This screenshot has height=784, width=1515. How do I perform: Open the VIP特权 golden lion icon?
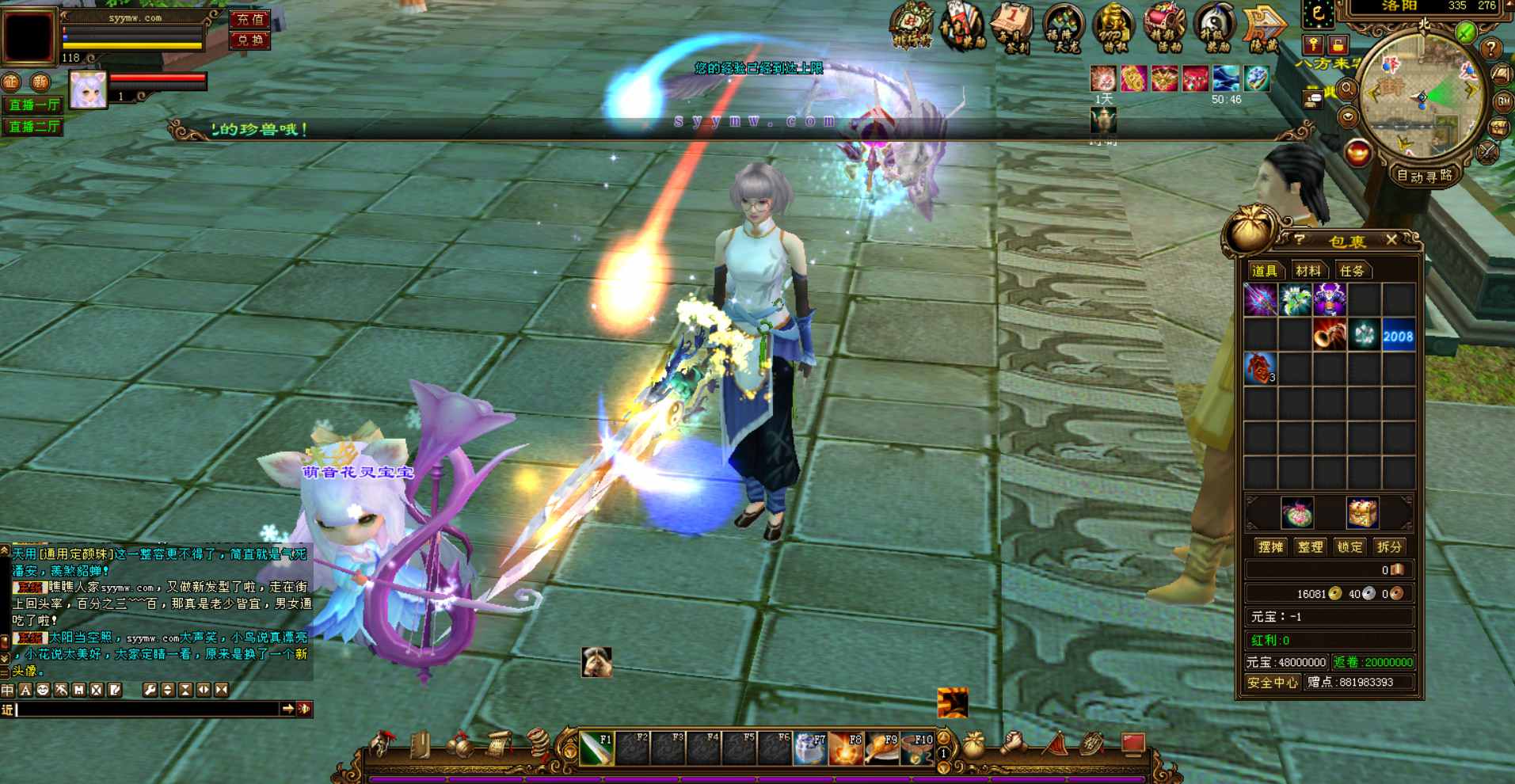[x=1113, y=29]
